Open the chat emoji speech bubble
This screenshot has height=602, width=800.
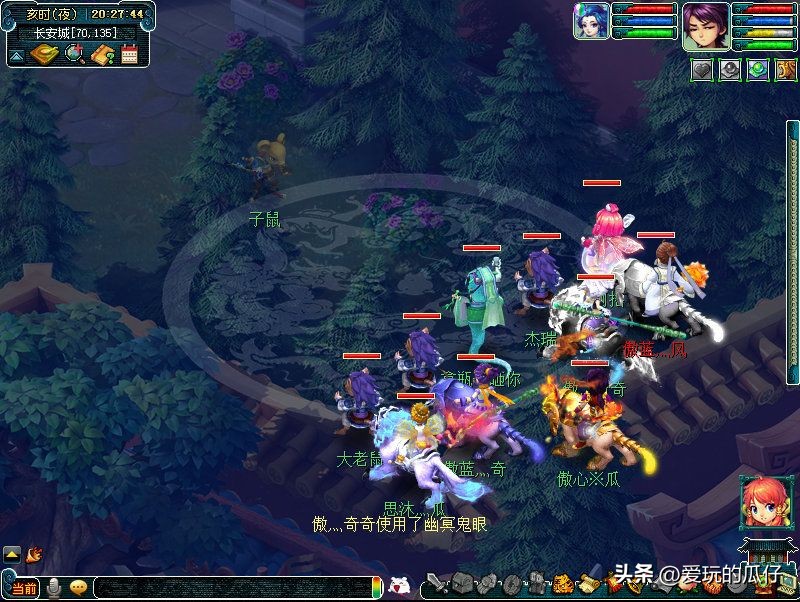click(78, 587)
